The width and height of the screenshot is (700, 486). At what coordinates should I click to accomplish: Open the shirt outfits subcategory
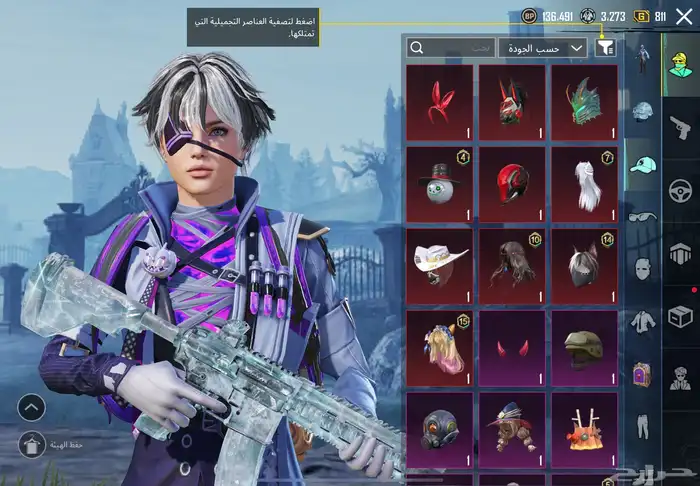tap(642, 322)
